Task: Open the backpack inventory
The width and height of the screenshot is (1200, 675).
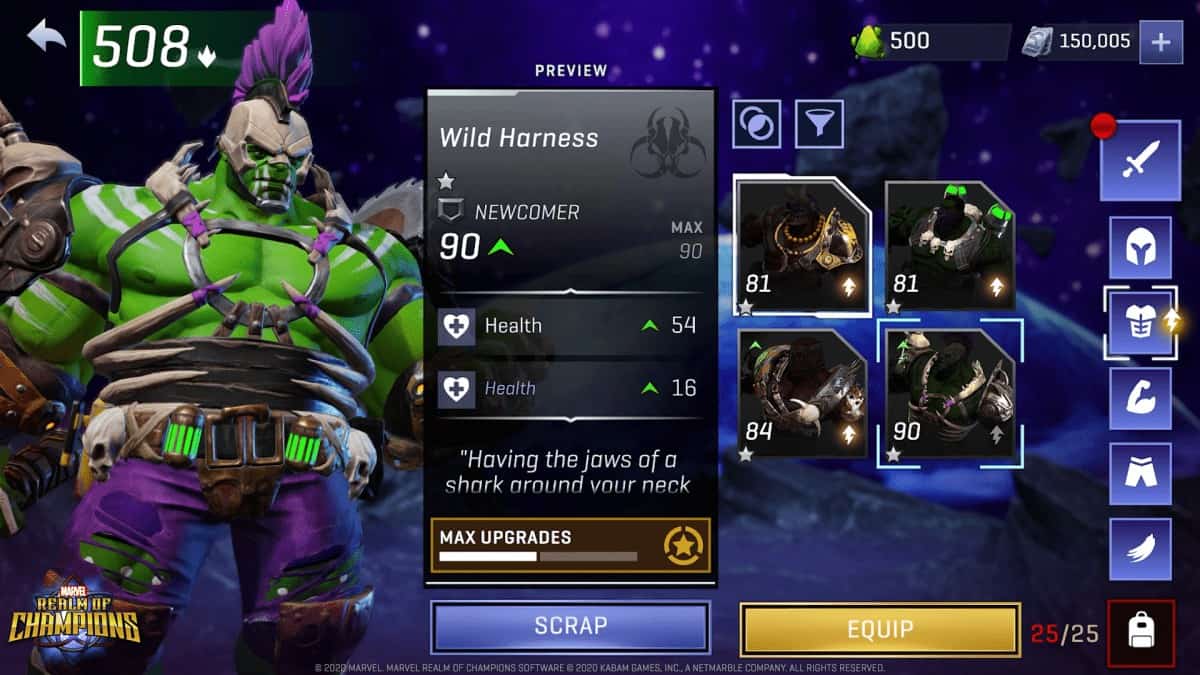Action: coord(1140,631)
